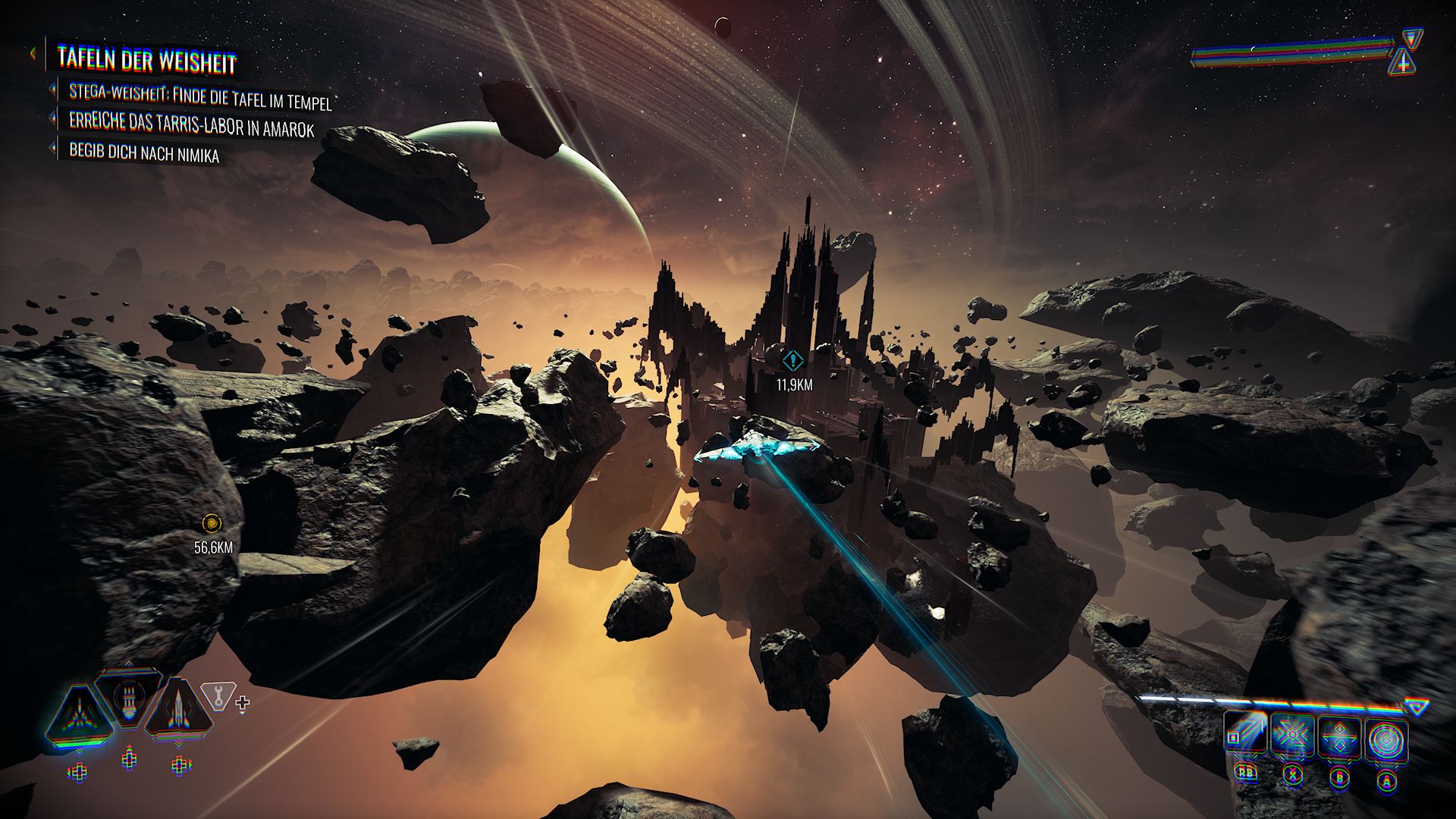This screenshot has width=1456, height=819.
Task: Click the 11,9KM mission waypoint marker
Action: tap(793, 359)
